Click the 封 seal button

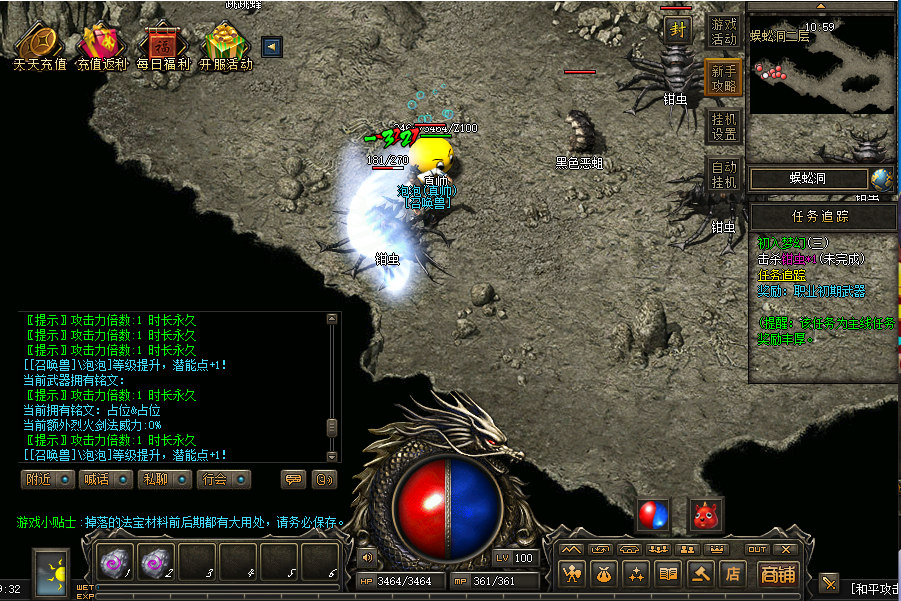679,30
